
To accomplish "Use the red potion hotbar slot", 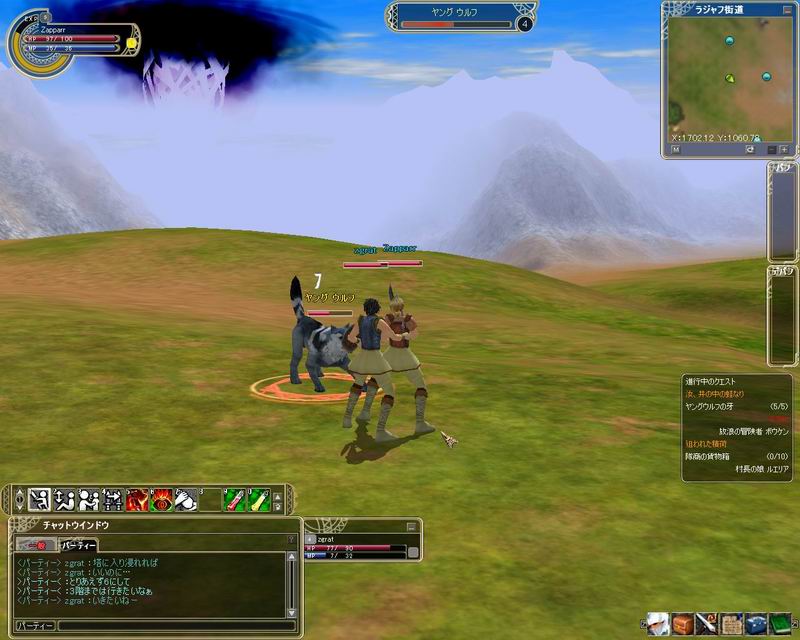I will tap(233, 498).
